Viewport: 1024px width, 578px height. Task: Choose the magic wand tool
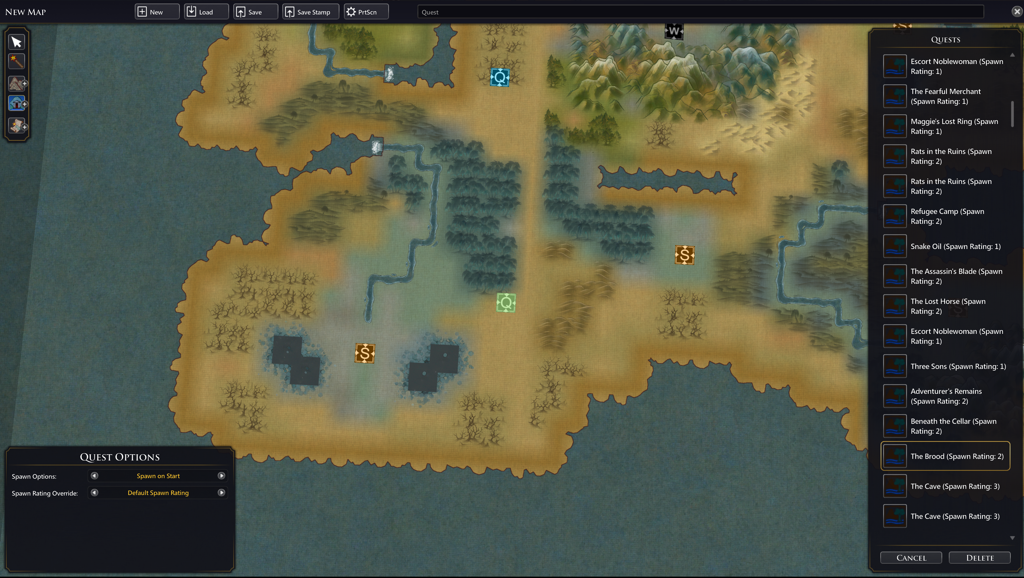[17, 63]
